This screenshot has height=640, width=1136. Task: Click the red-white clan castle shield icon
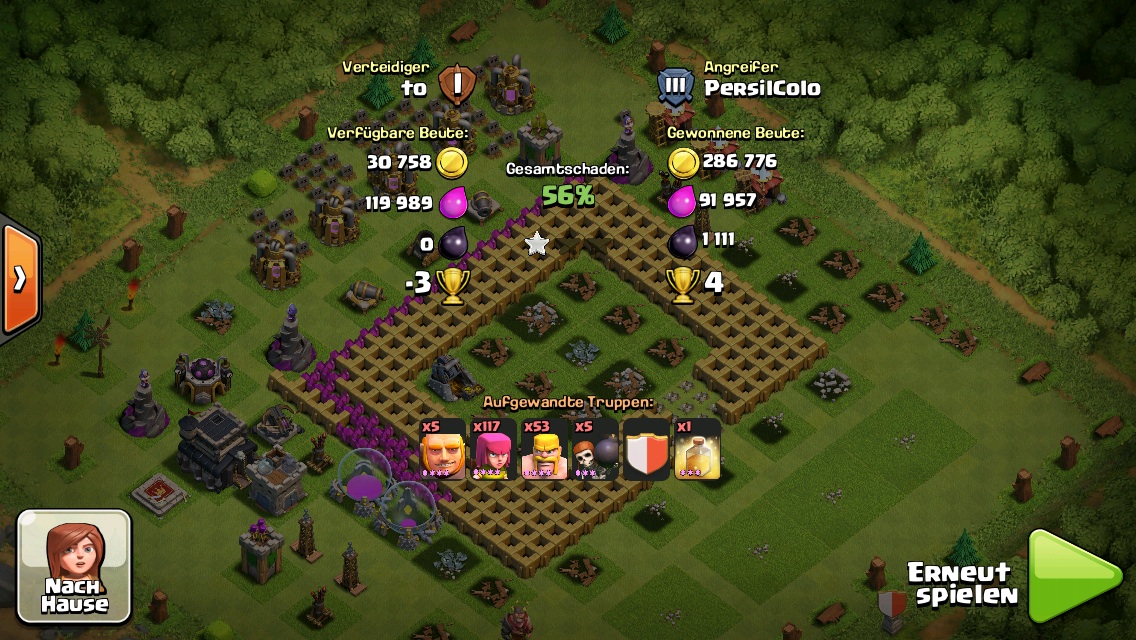coord(645,448)
